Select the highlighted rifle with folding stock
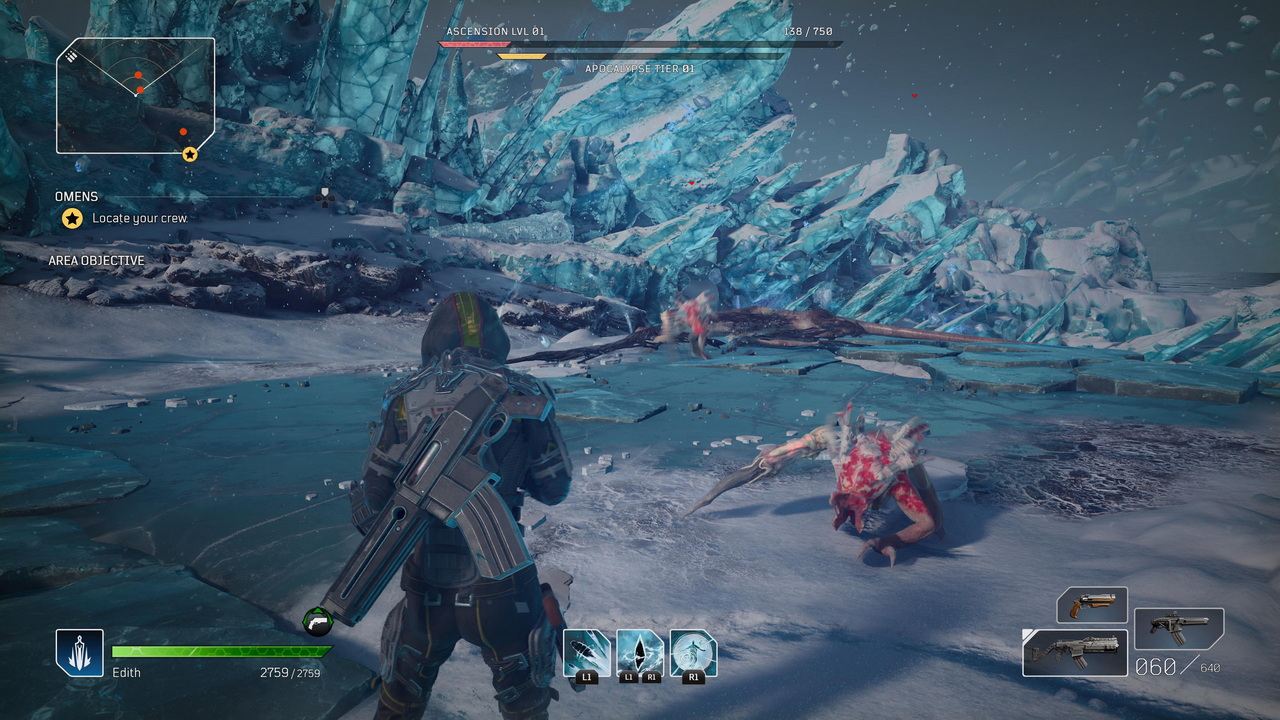 coord(1075,652)
